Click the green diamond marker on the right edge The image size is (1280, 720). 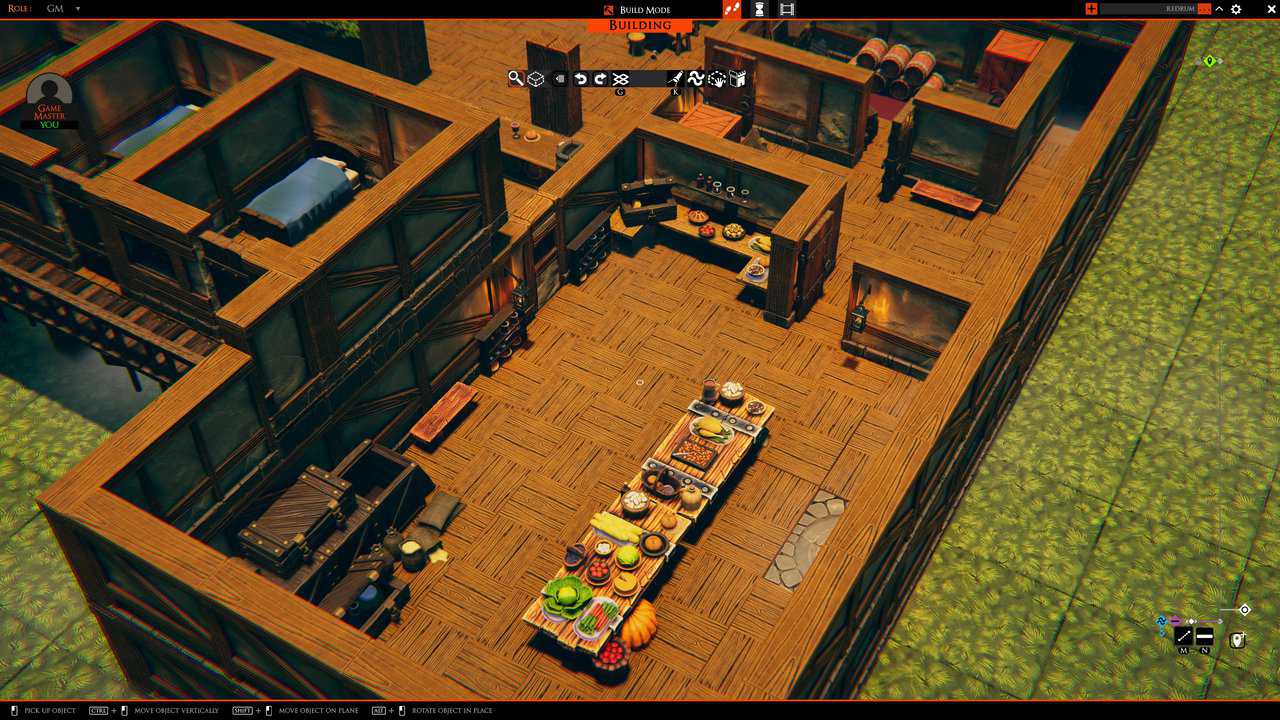point(1210,60)
